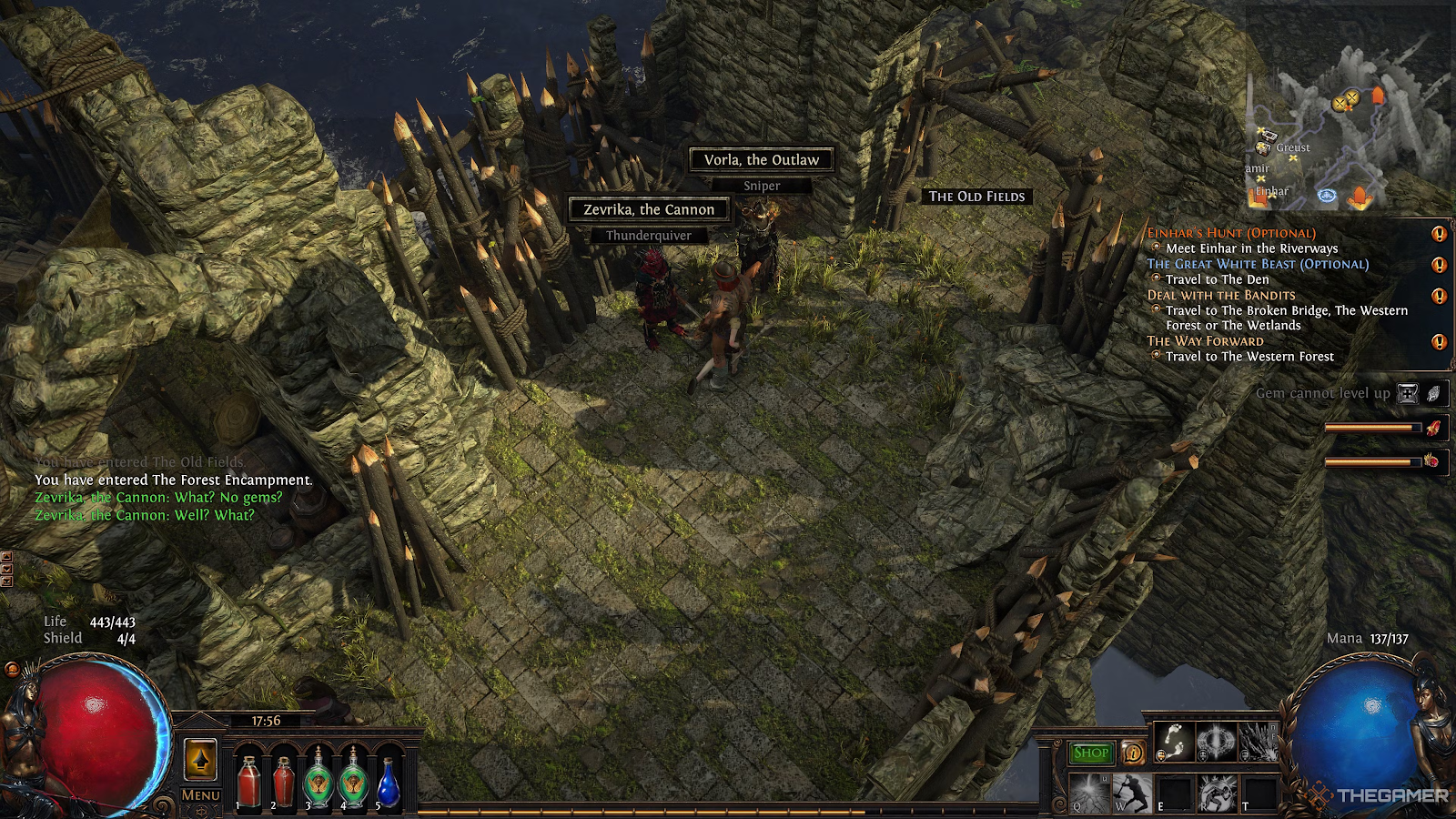Open the Menu button beside the flasks

tap(200, 795)
